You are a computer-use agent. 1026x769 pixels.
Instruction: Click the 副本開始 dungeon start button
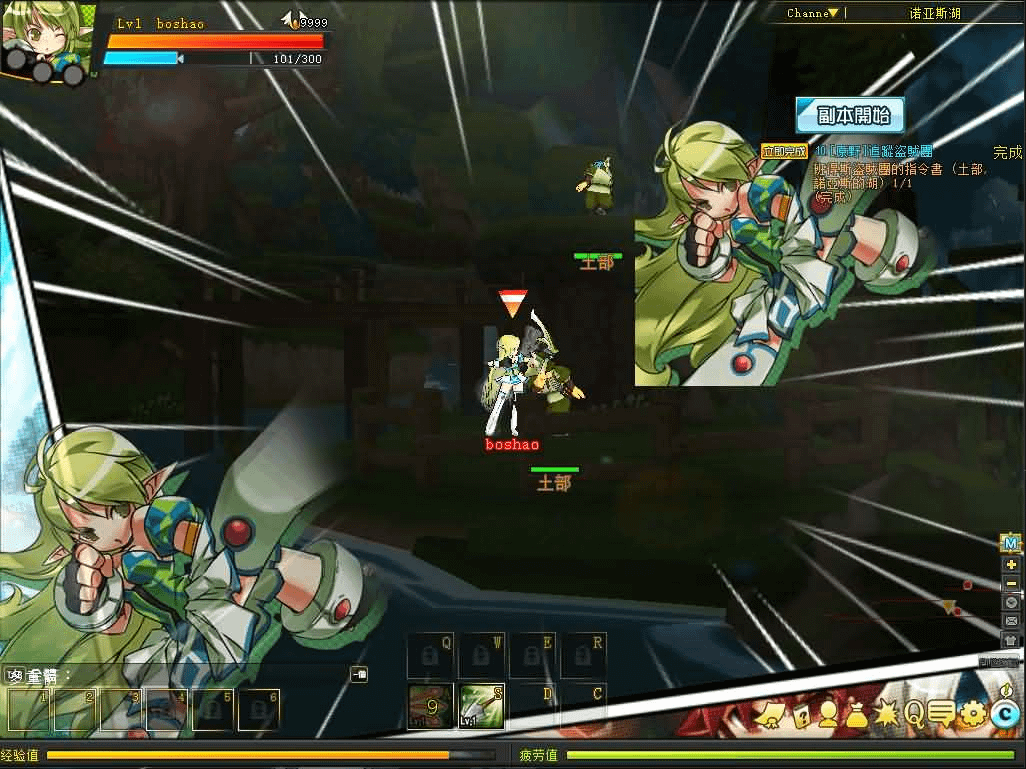(850, 115)
